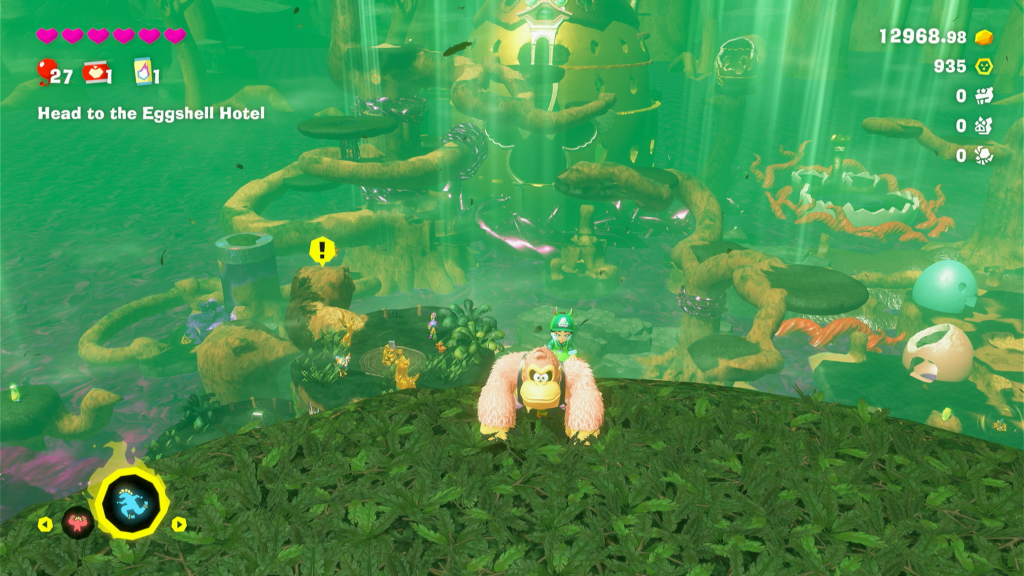Viewport: 1024px width, 576px height.
Task: Use the yellow flame juice can item
Action: coord(142,72)
